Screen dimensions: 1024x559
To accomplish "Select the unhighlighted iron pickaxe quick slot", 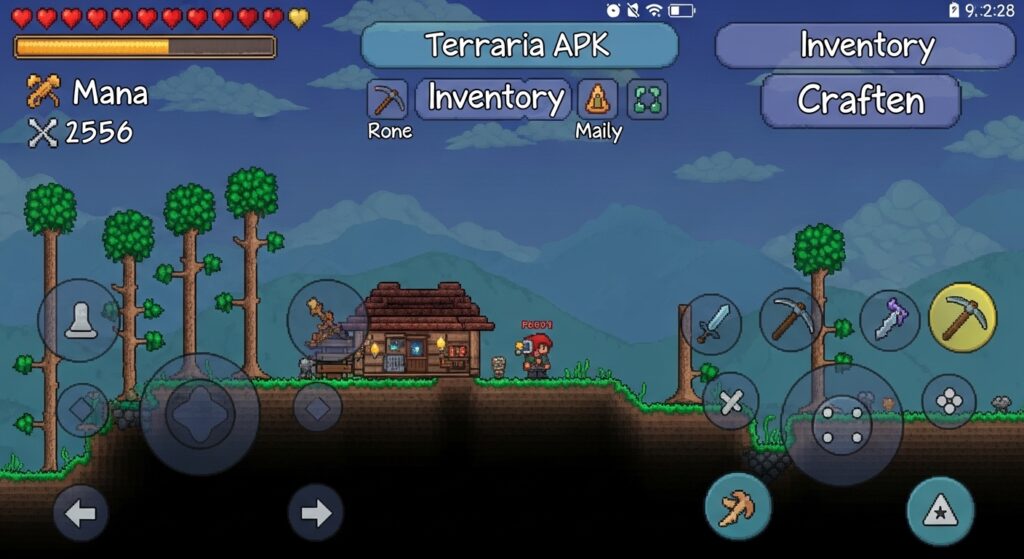I will 790,319.
